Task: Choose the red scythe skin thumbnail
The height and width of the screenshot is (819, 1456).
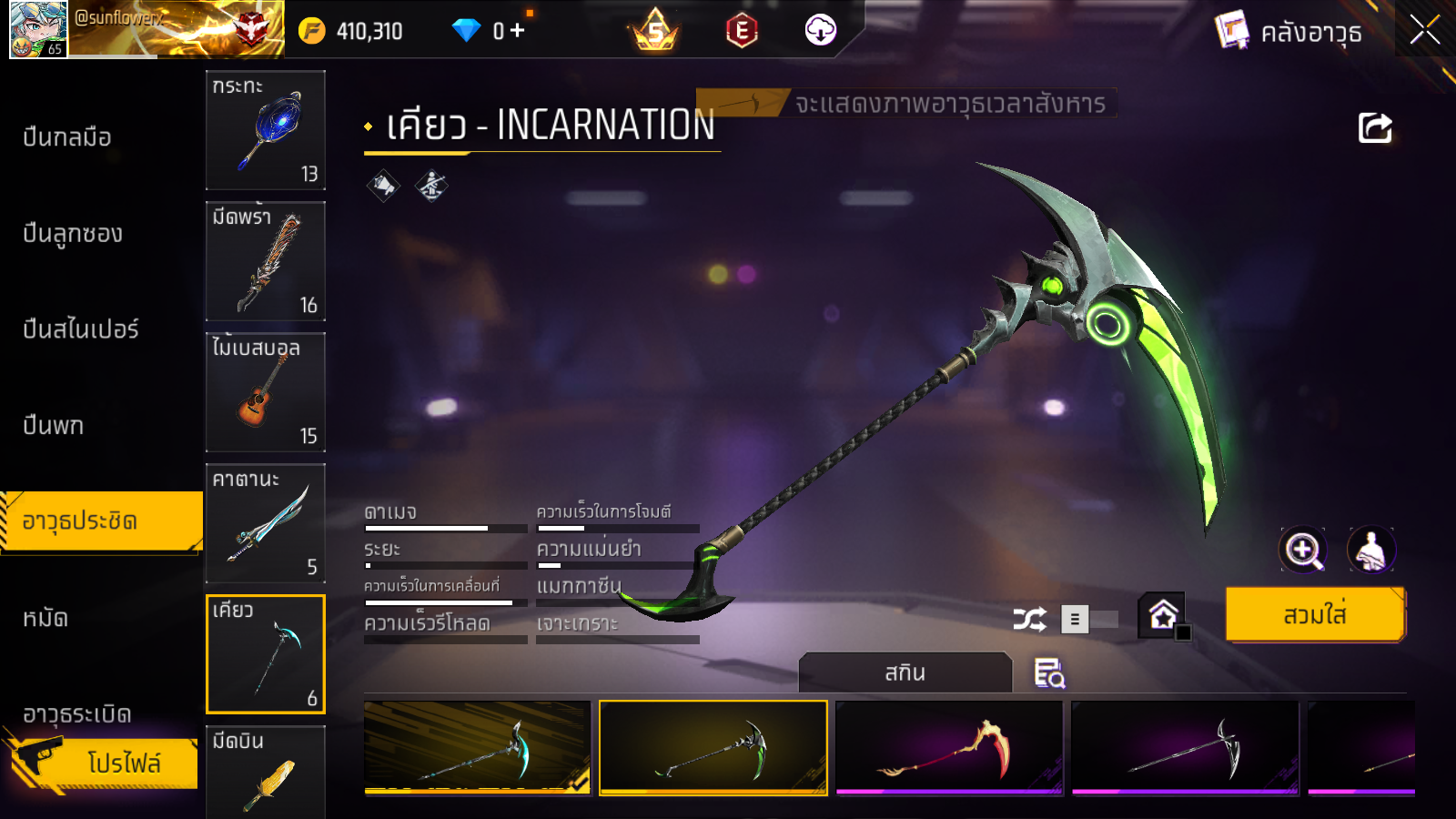Action: coord(949,748)
